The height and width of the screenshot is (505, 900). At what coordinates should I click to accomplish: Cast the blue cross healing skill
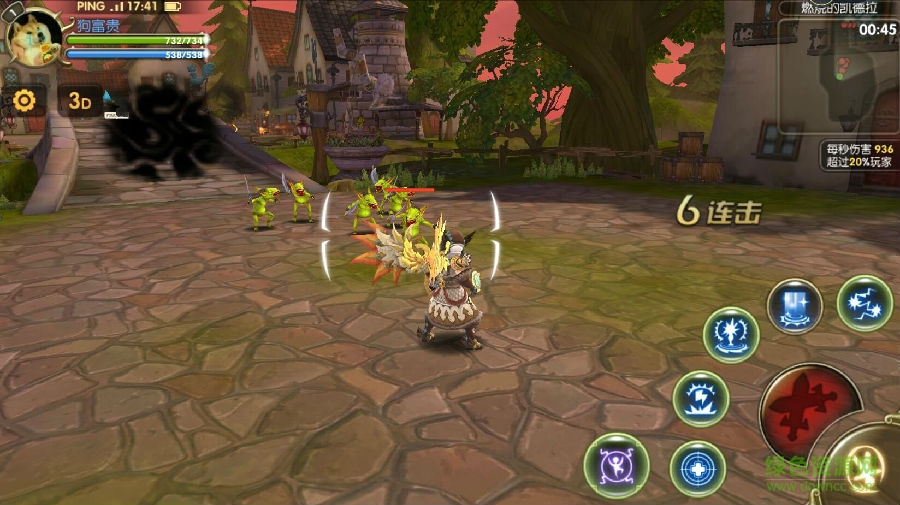coord(698,468)
